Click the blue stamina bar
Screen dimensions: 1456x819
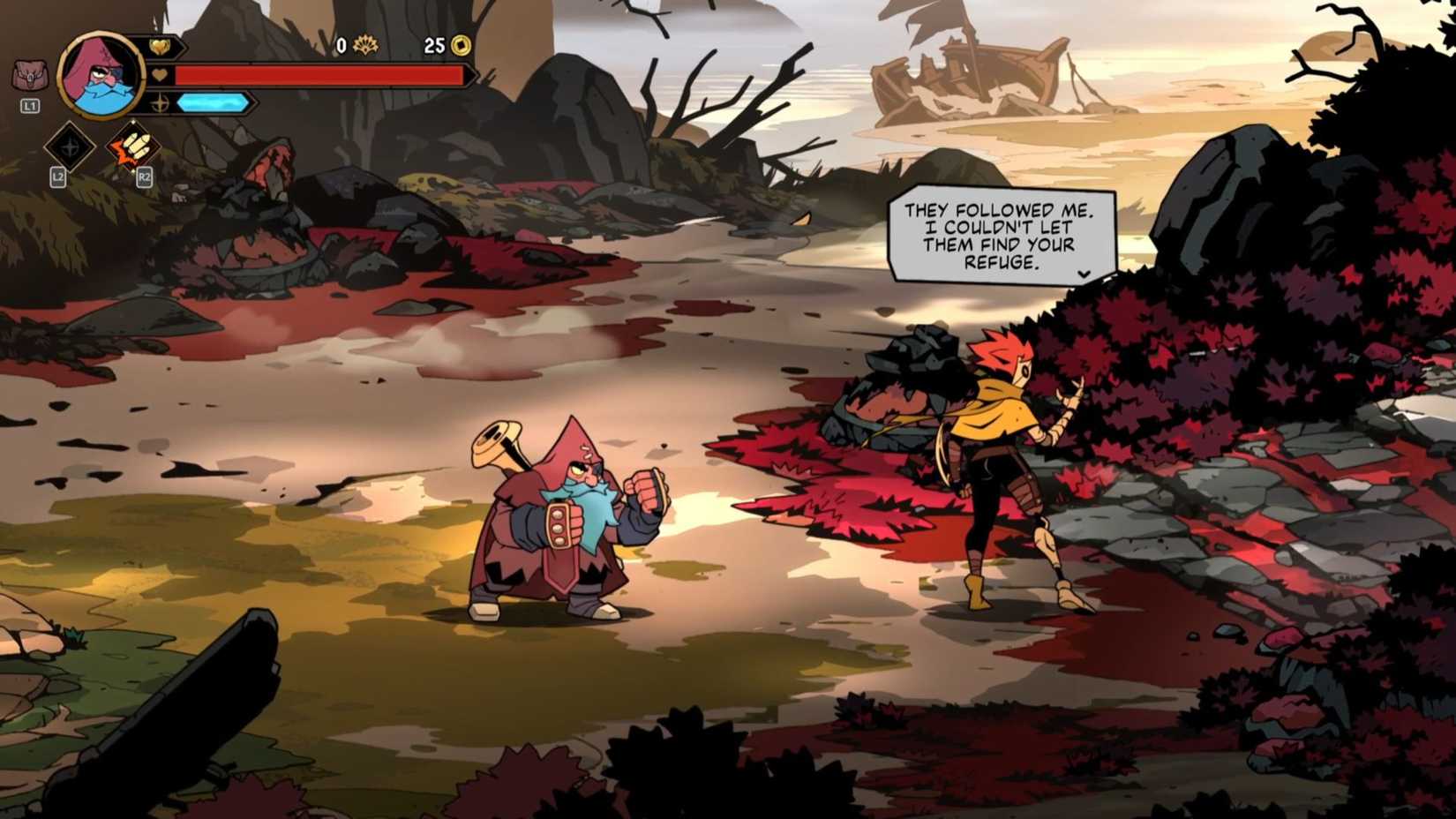[212, 101]
